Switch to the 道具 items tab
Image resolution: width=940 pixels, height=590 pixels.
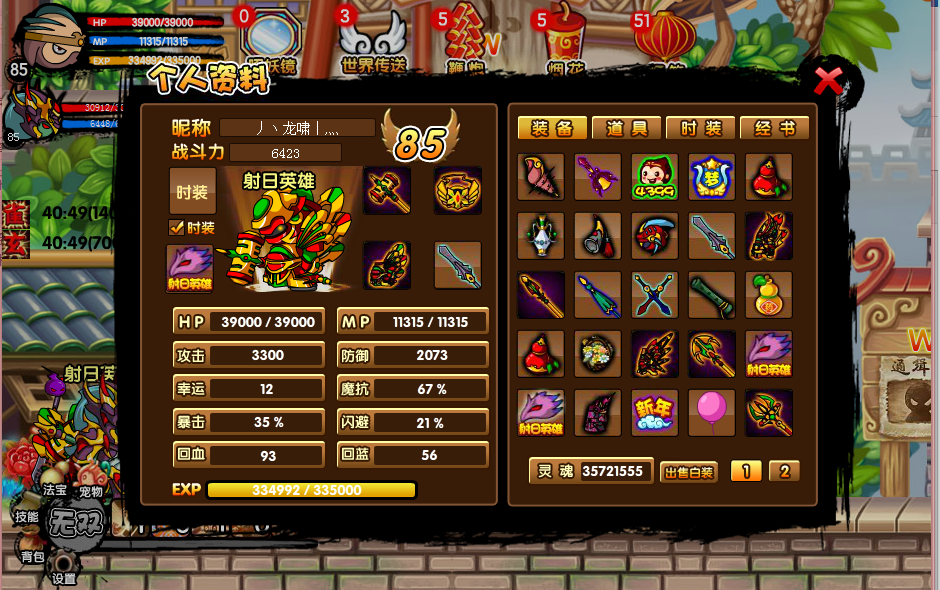(626, 128)
